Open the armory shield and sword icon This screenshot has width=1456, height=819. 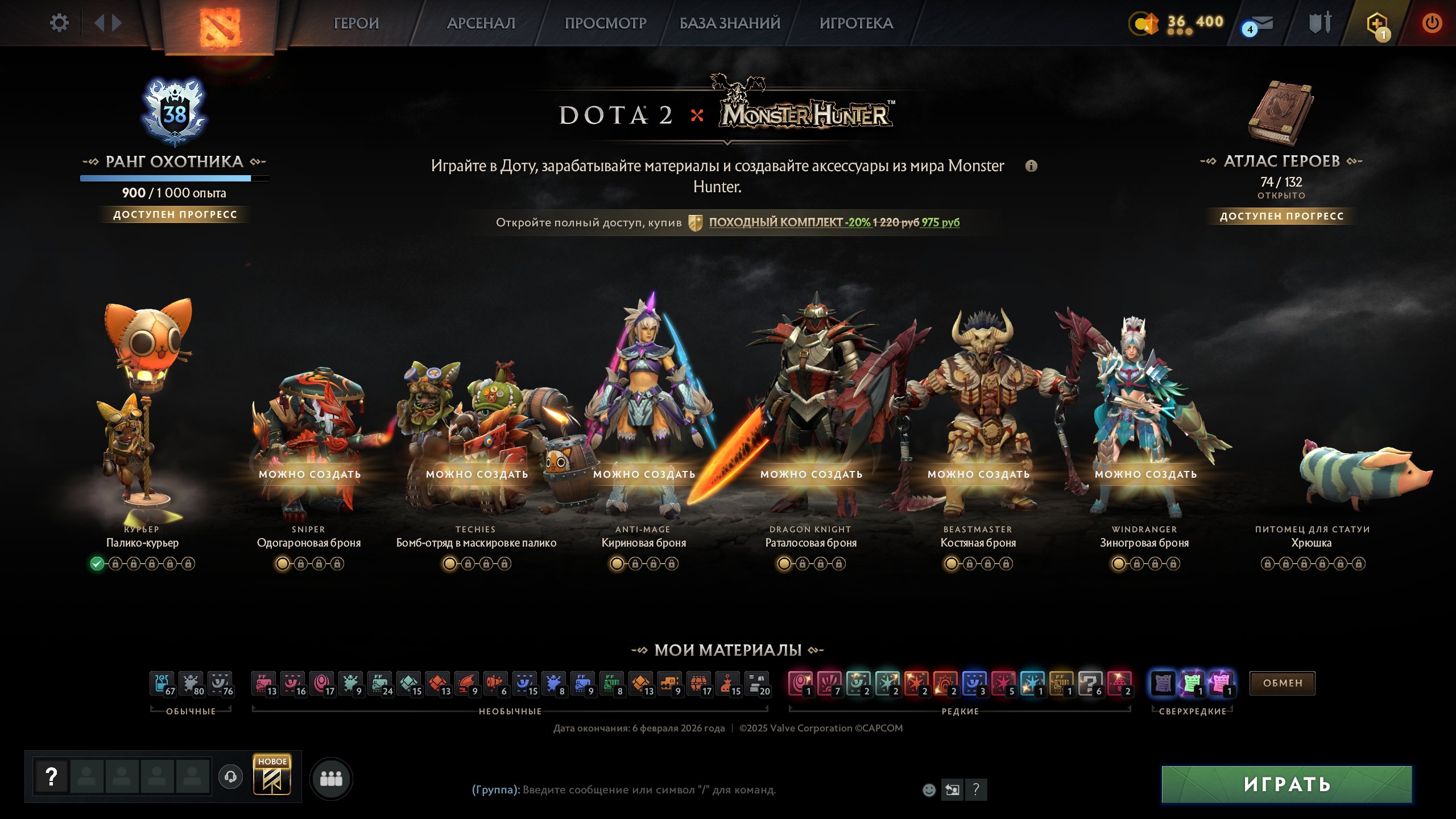point(1321,24)
